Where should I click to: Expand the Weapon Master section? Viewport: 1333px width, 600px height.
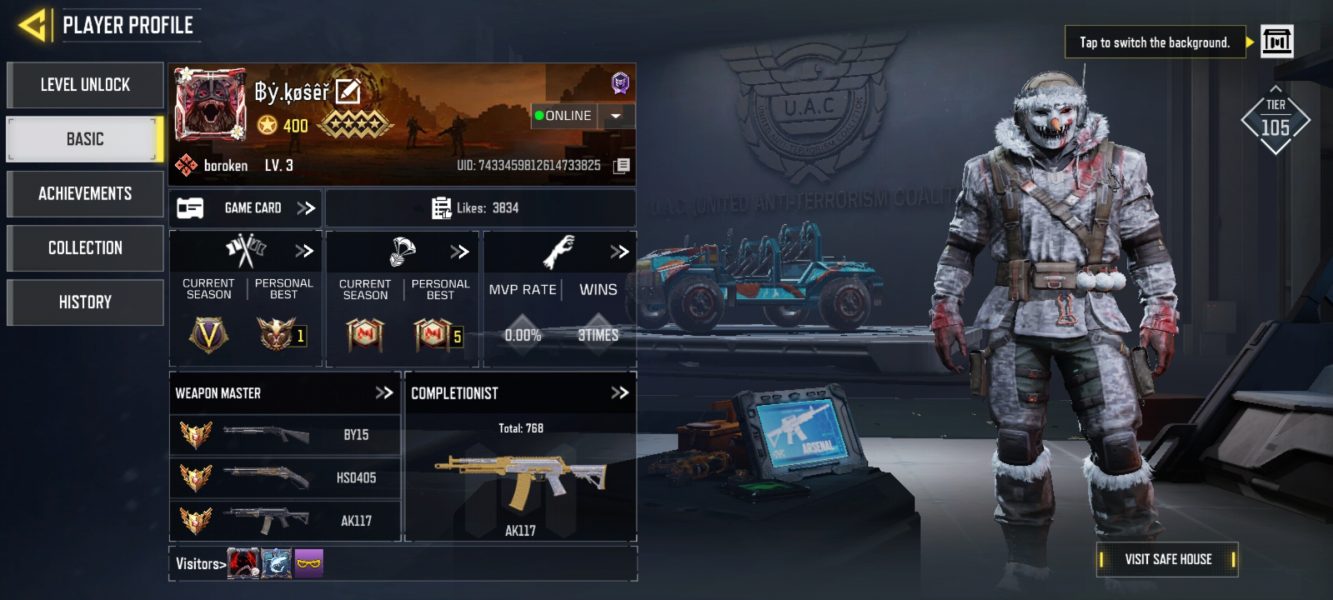coord(384,393)
